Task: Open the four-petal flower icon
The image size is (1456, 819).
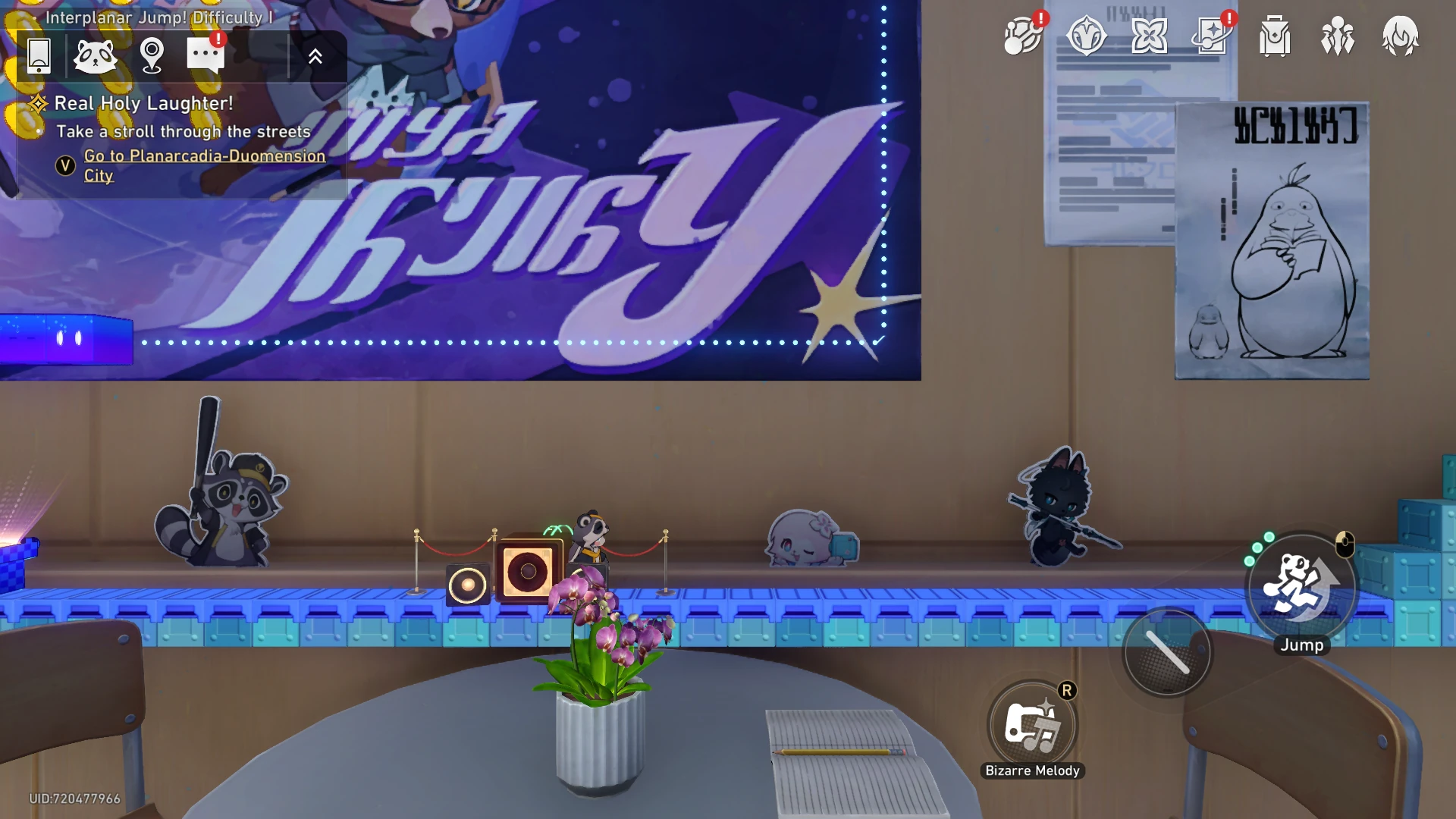Action: pos(1149,36)
